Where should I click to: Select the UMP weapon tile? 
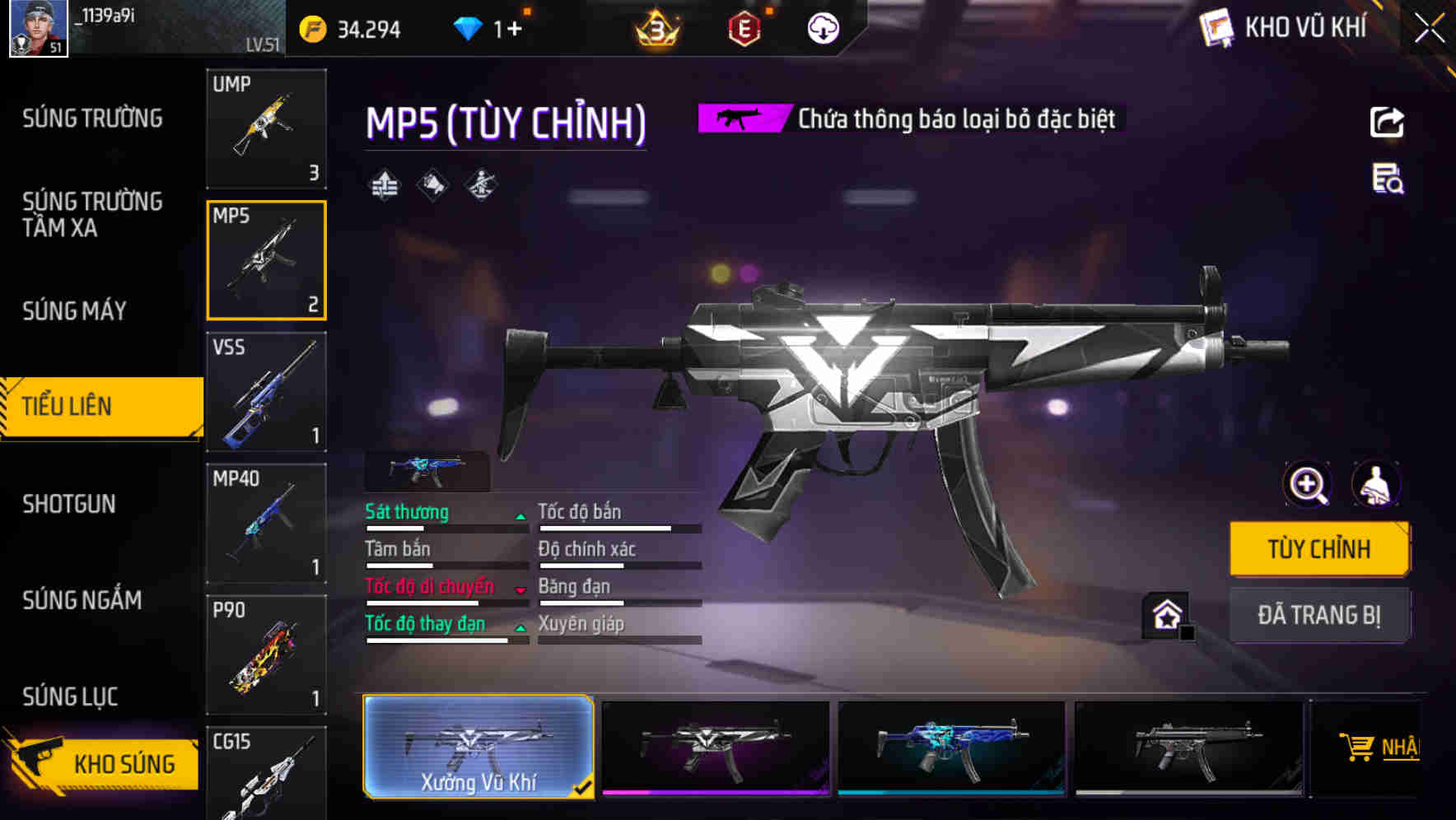tap(266, 128)
